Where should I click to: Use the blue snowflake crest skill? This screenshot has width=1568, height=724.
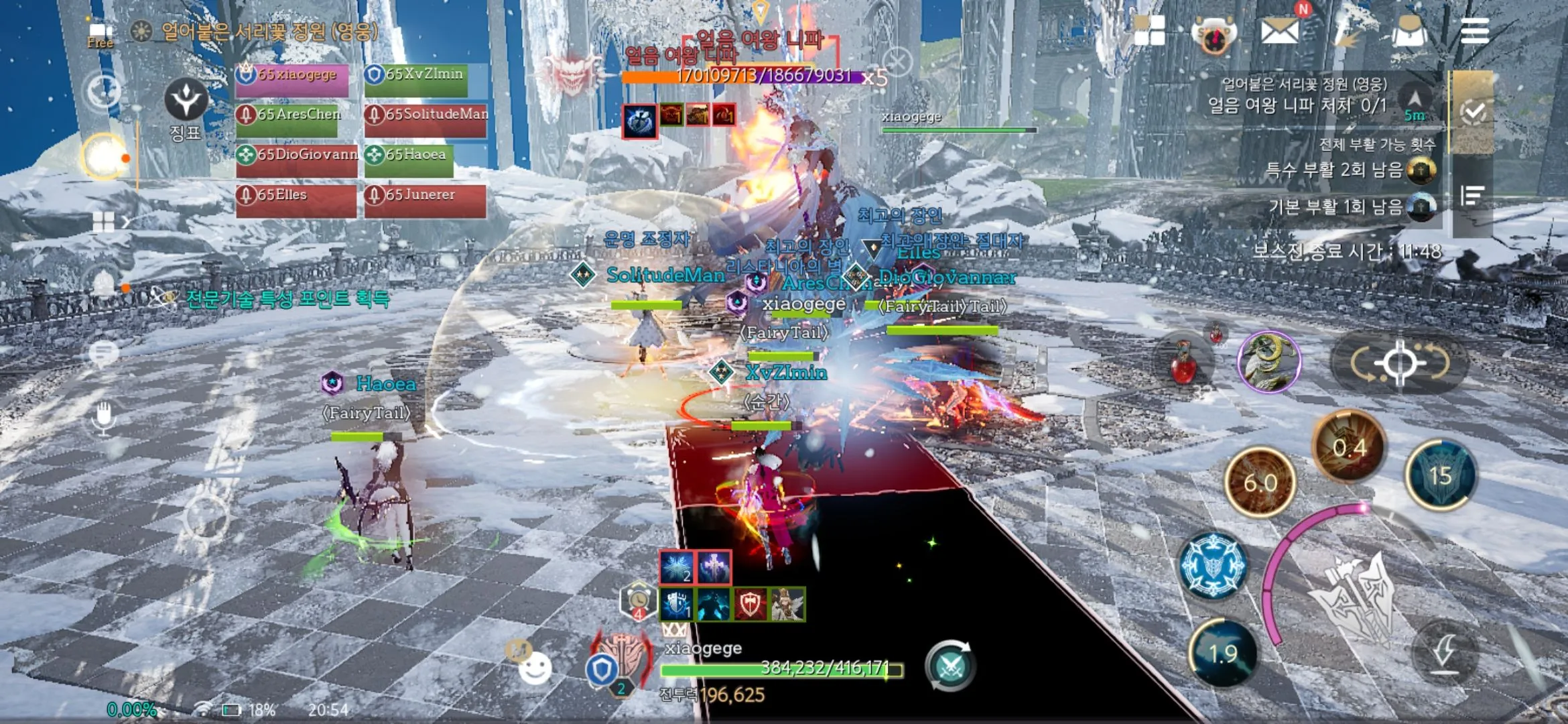(x=1213, y=566)
